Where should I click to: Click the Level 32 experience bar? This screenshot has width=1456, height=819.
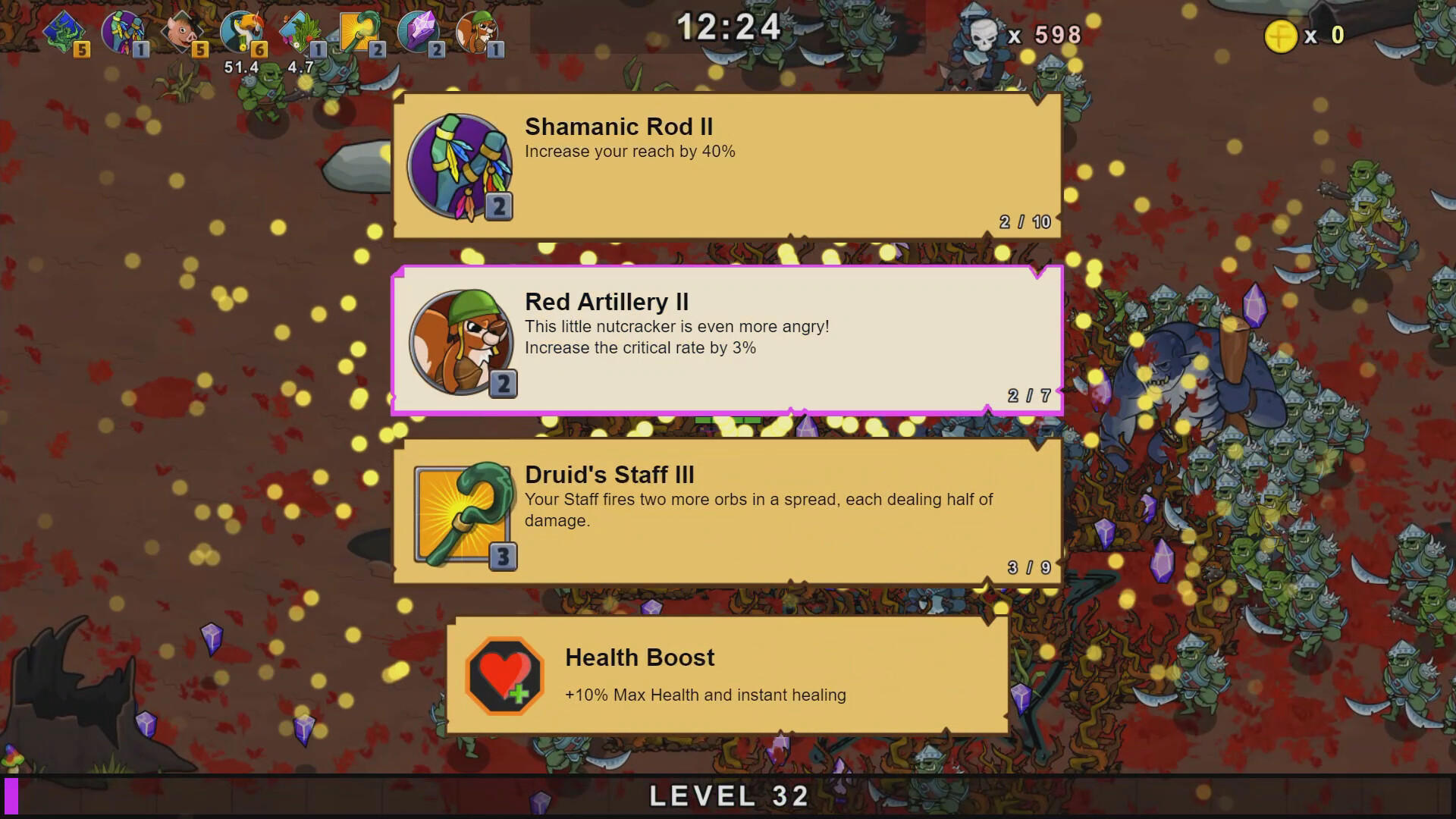coord(728,795)
